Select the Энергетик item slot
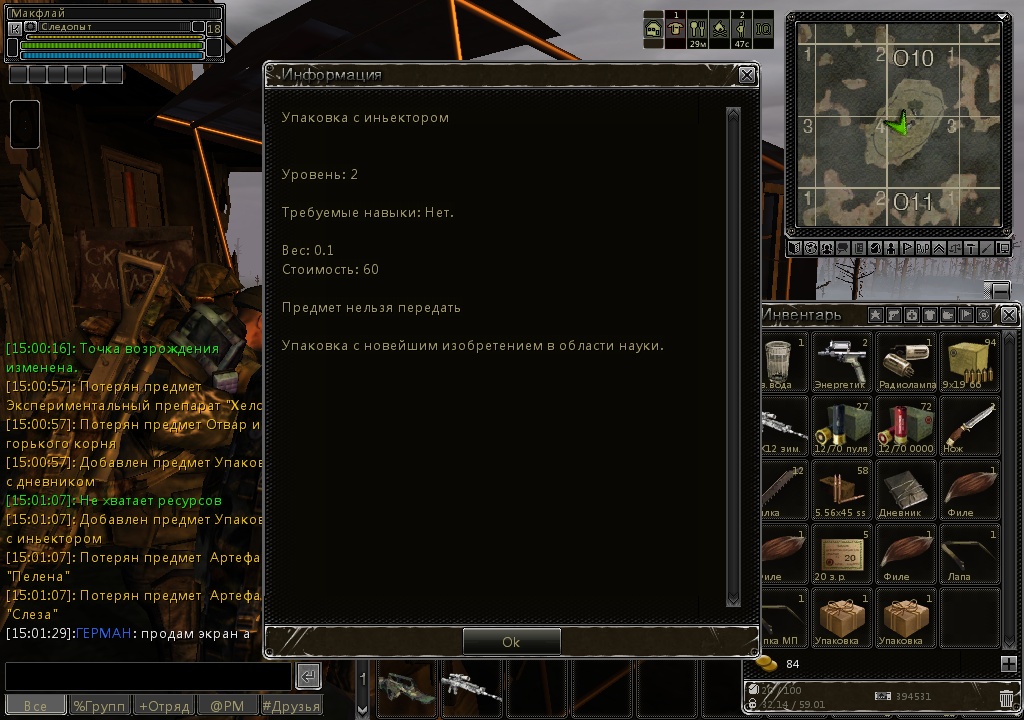 click(840, 362)
